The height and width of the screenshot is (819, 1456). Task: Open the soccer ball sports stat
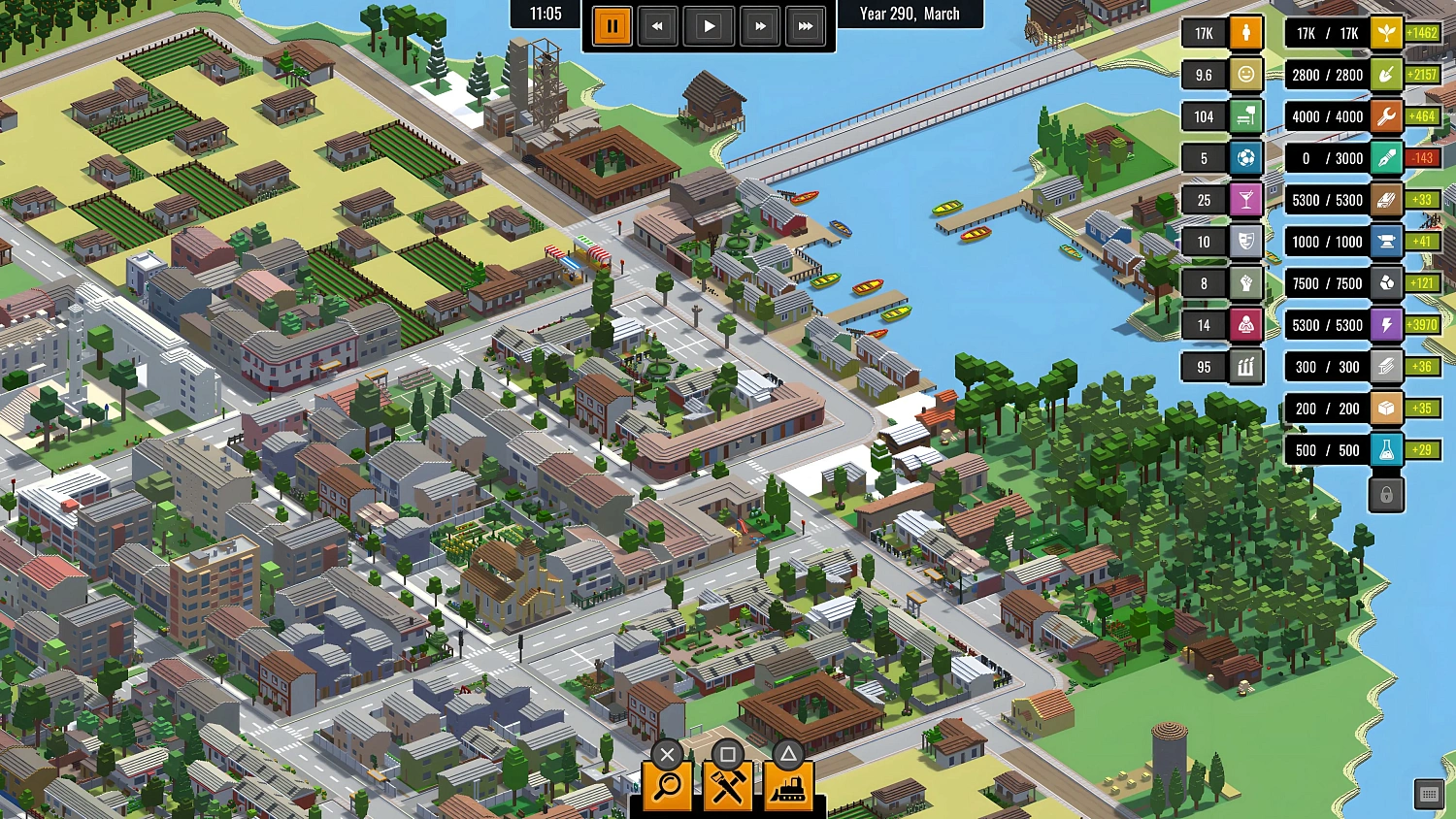coord(1245,157)
